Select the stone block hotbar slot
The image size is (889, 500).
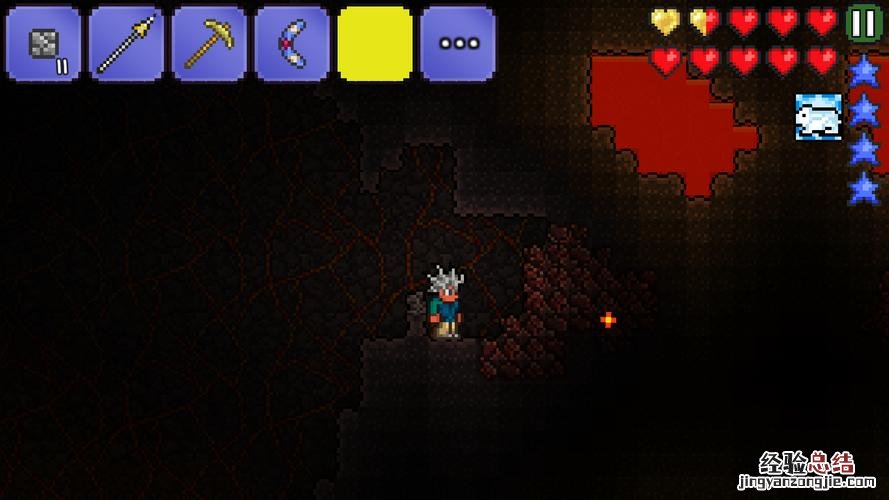[43, 44]
